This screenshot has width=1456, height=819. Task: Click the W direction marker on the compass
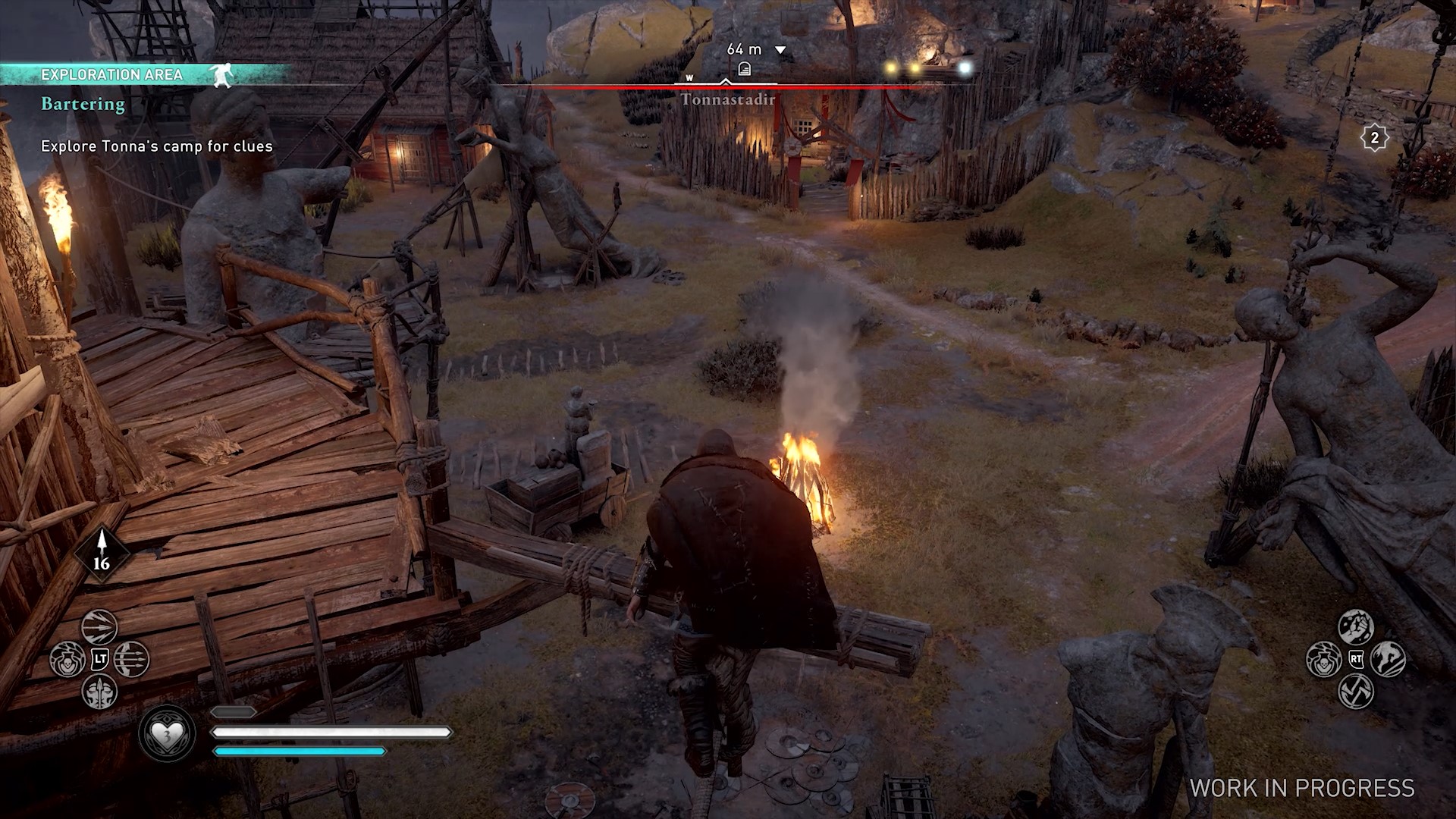(x=689, y=77)
